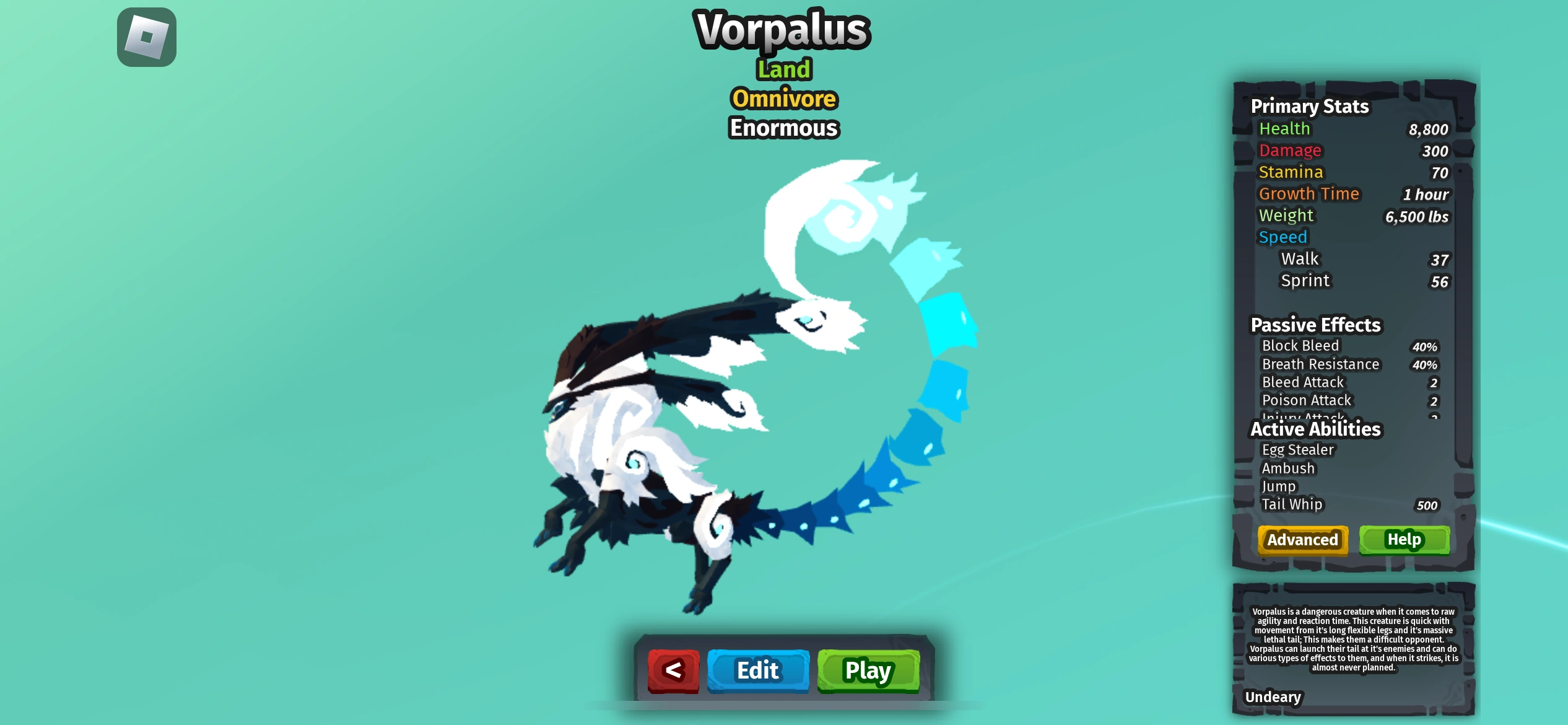Open the Advanced stats view
This screenshot has height=725, width=1568.
1302,540
